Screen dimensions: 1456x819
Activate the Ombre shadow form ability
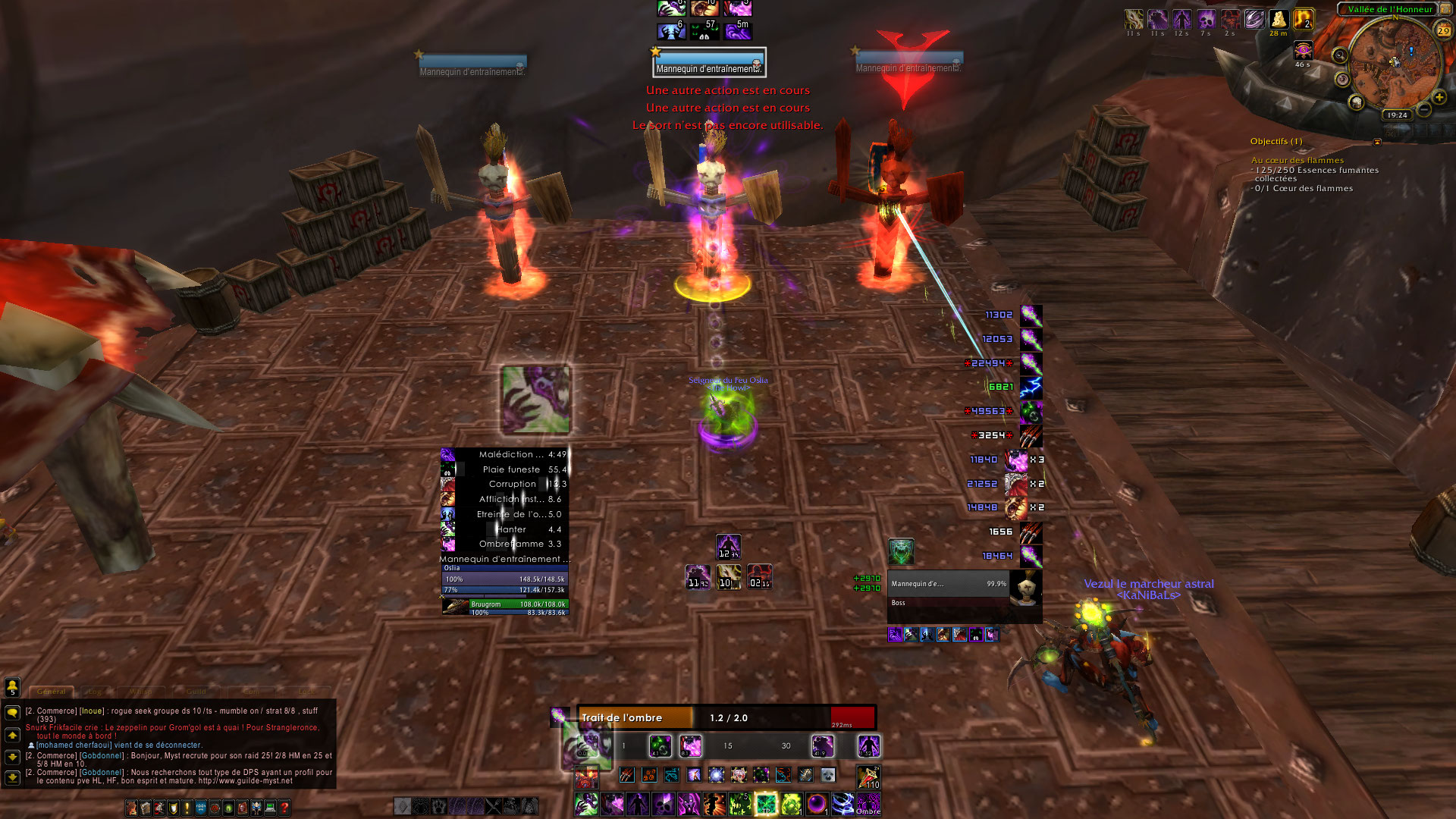[868, 803]
